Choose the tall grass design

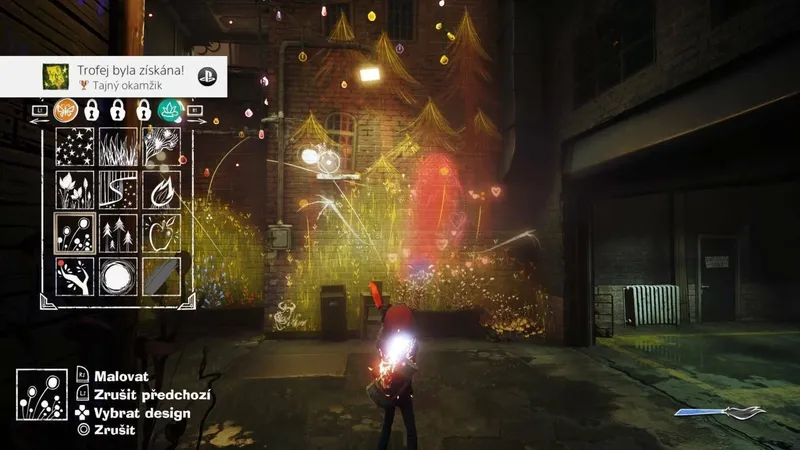point(117,146)
